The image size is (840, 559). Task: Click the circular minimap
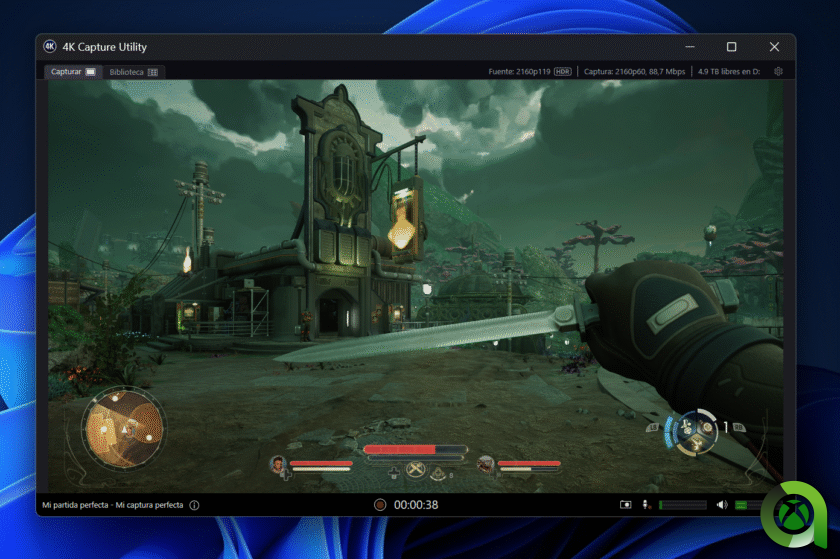123,428
